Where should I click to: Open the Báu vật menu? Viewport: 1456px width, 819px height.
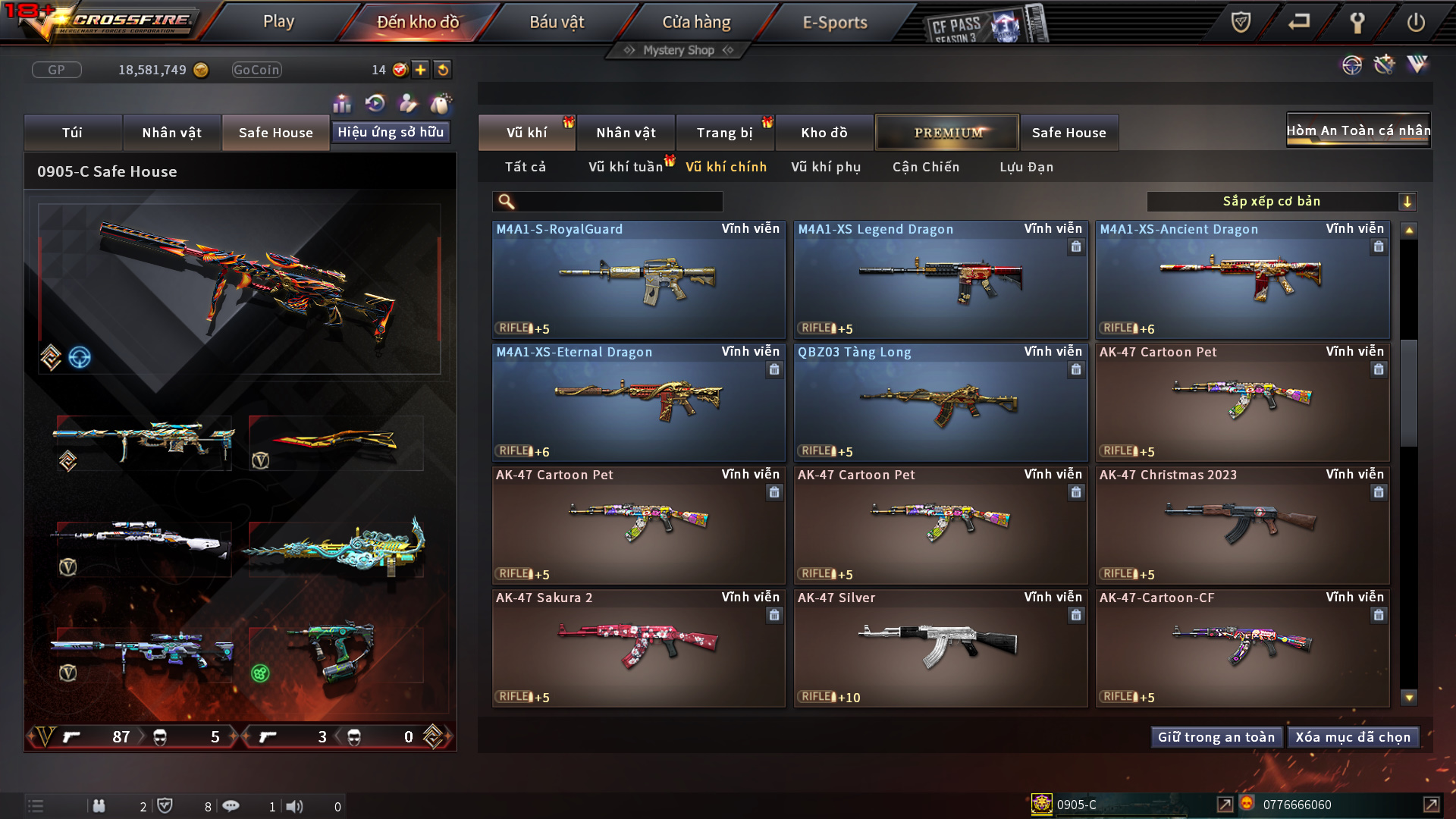coord(557,22)
